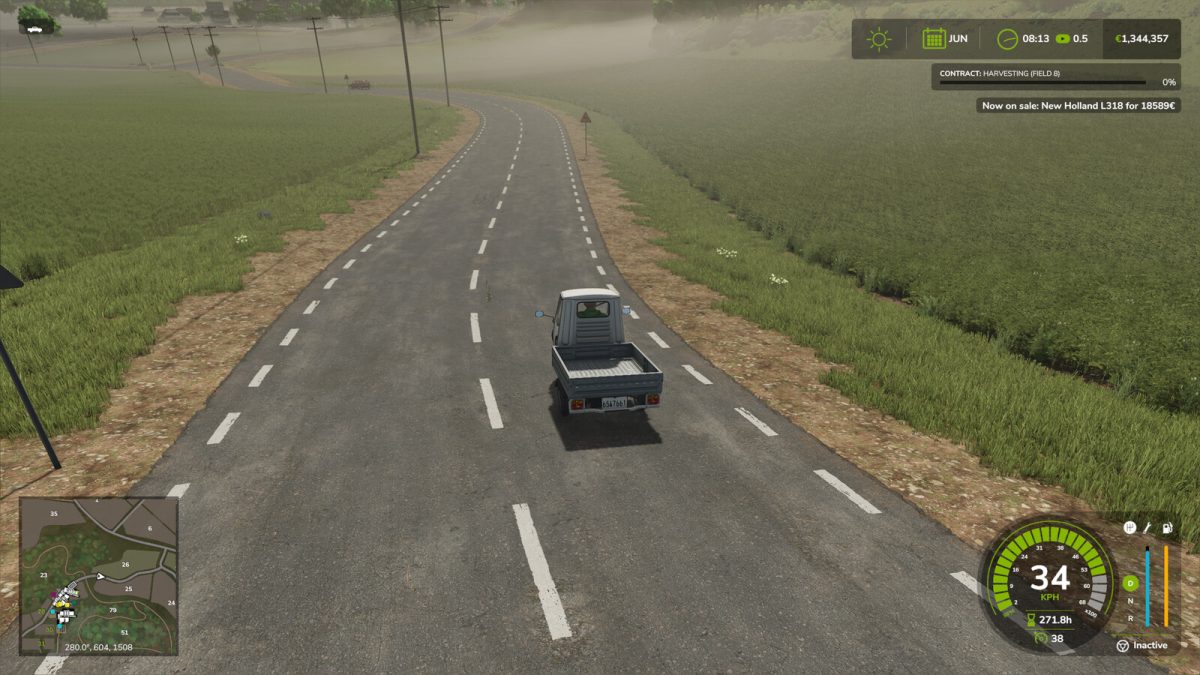The image size is (1200, 675).
Task: Click the clock icon beside the time
Action: [x=1007, y=39]
